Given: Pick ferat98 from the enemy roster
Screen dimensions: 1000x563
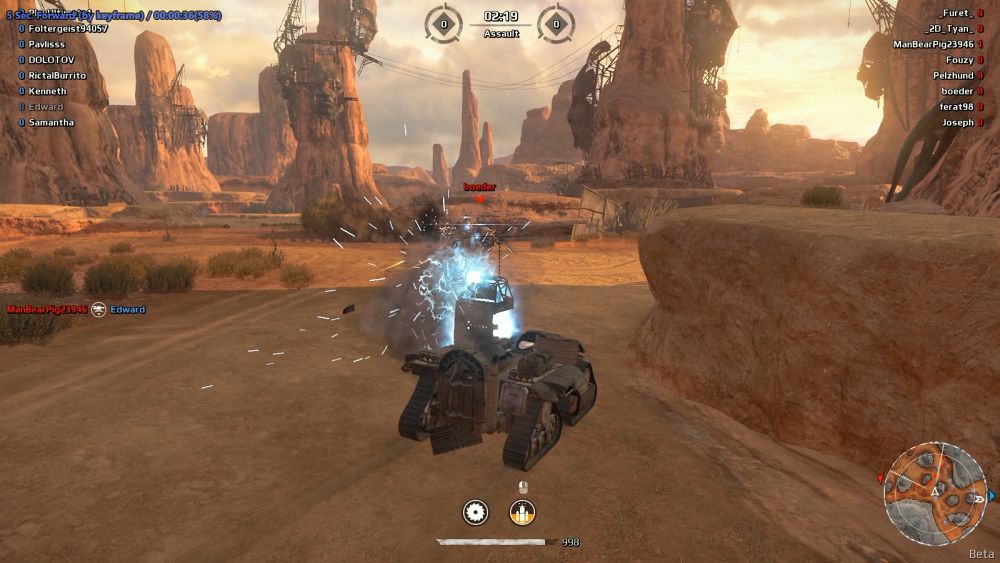Looking at the screenshot, I should pyautogui.click(x=955, y=107).
